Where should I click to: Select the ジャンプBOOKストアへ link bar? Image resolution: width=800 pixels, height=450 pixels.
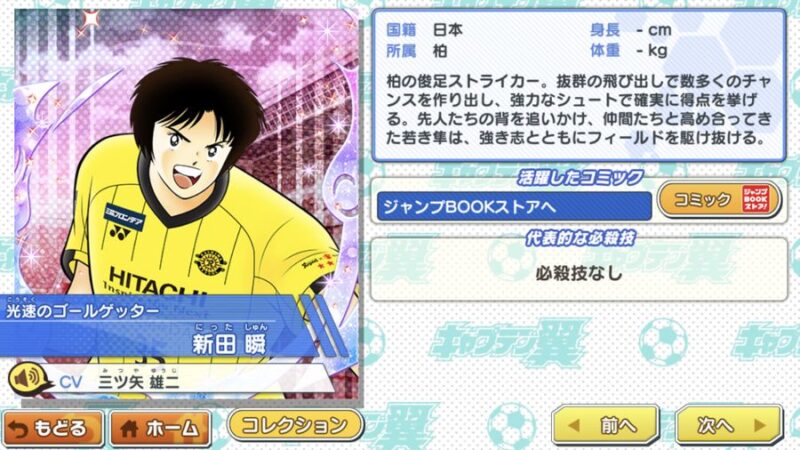tap(512, 204)
